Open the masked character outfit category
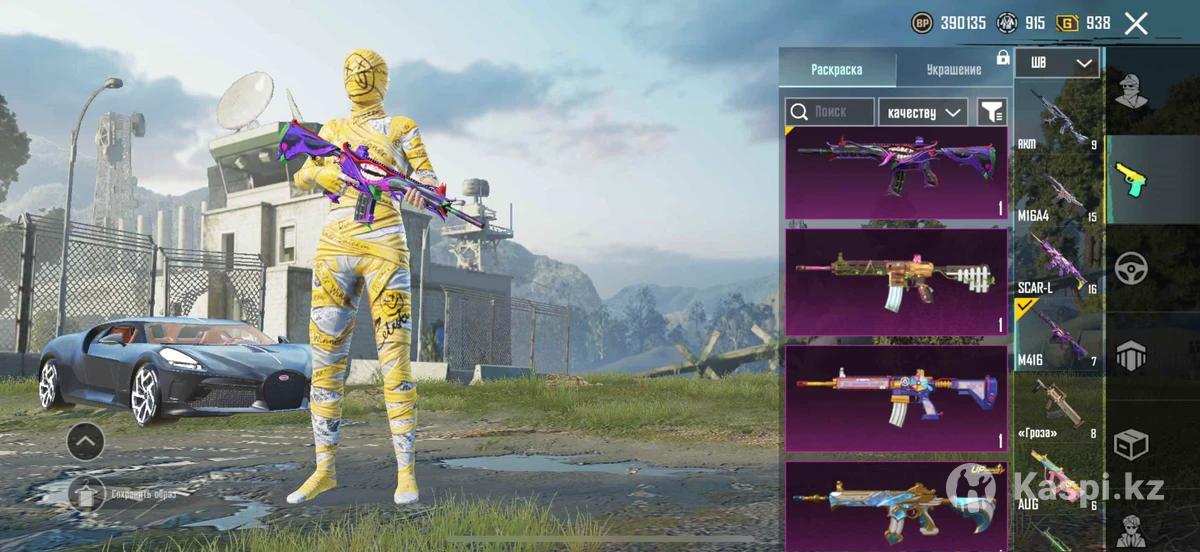The image size is (1200, 552). (x=1132, y=92)
